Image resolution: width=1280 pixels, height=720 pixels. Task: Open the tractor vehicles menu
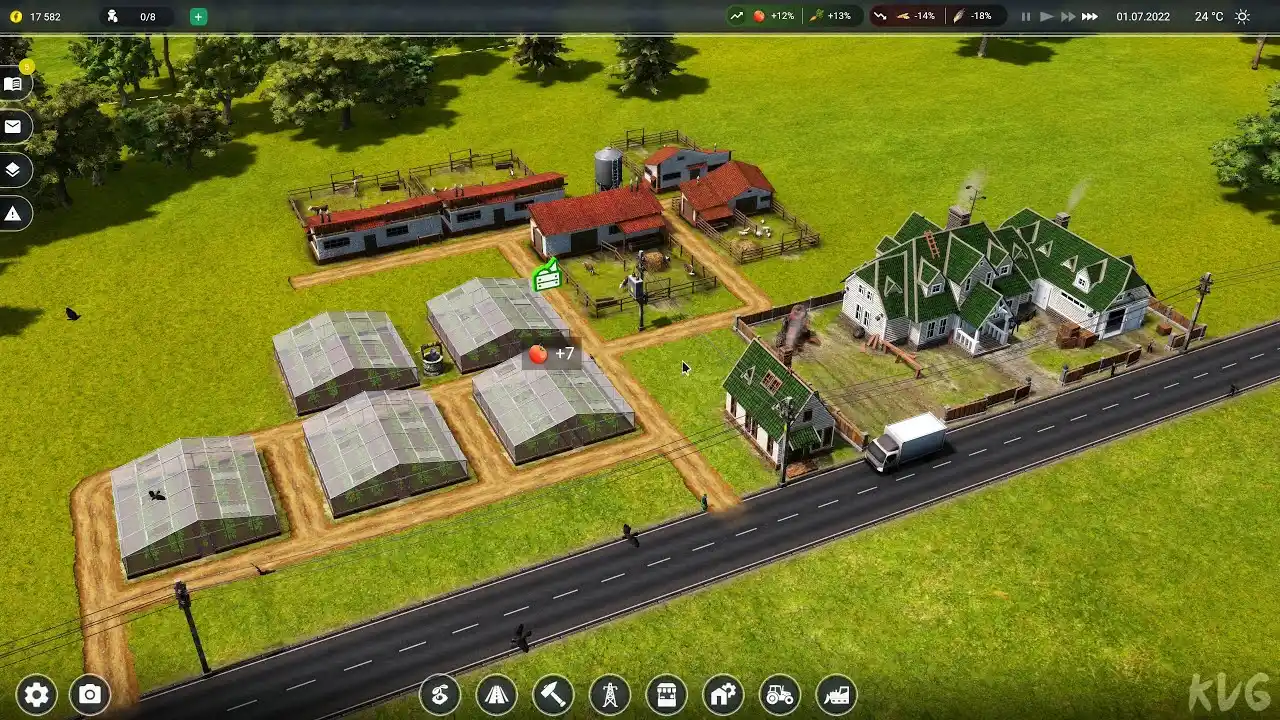pyautogui.click(x=780, y=694)
